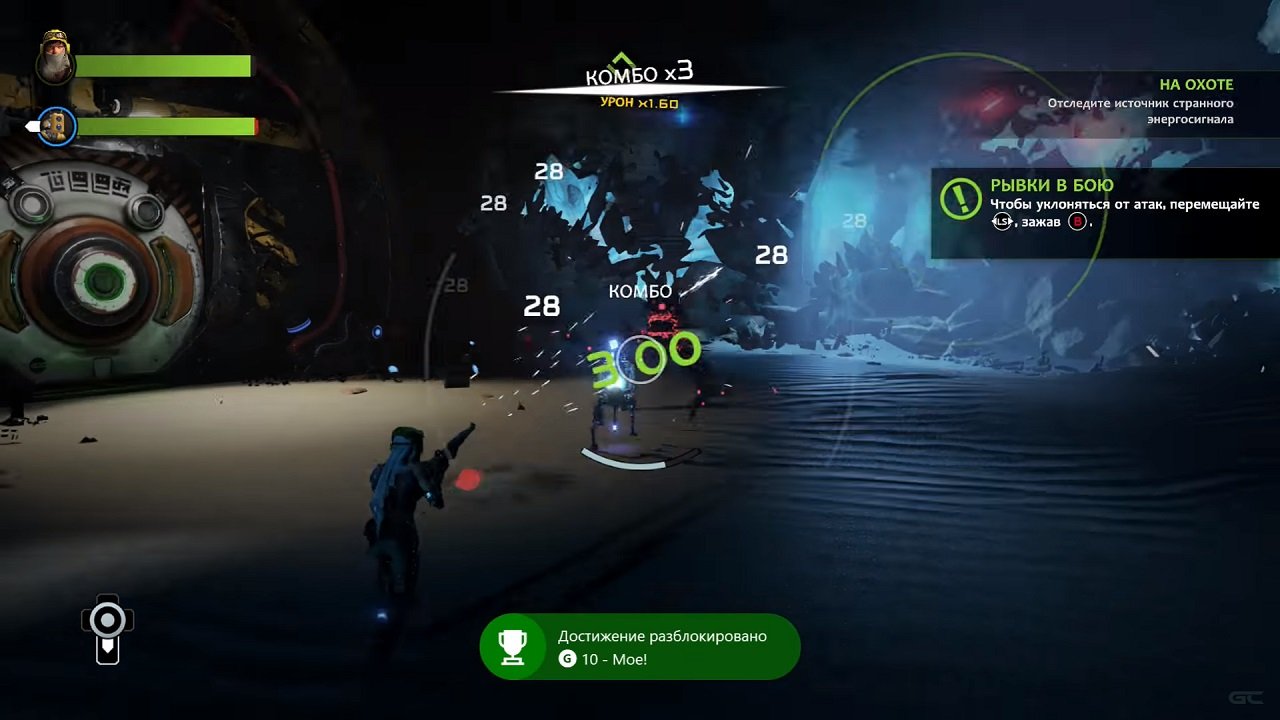
Task: Click the green exclamation tutorial icon
Action: [x=959, y=198]
